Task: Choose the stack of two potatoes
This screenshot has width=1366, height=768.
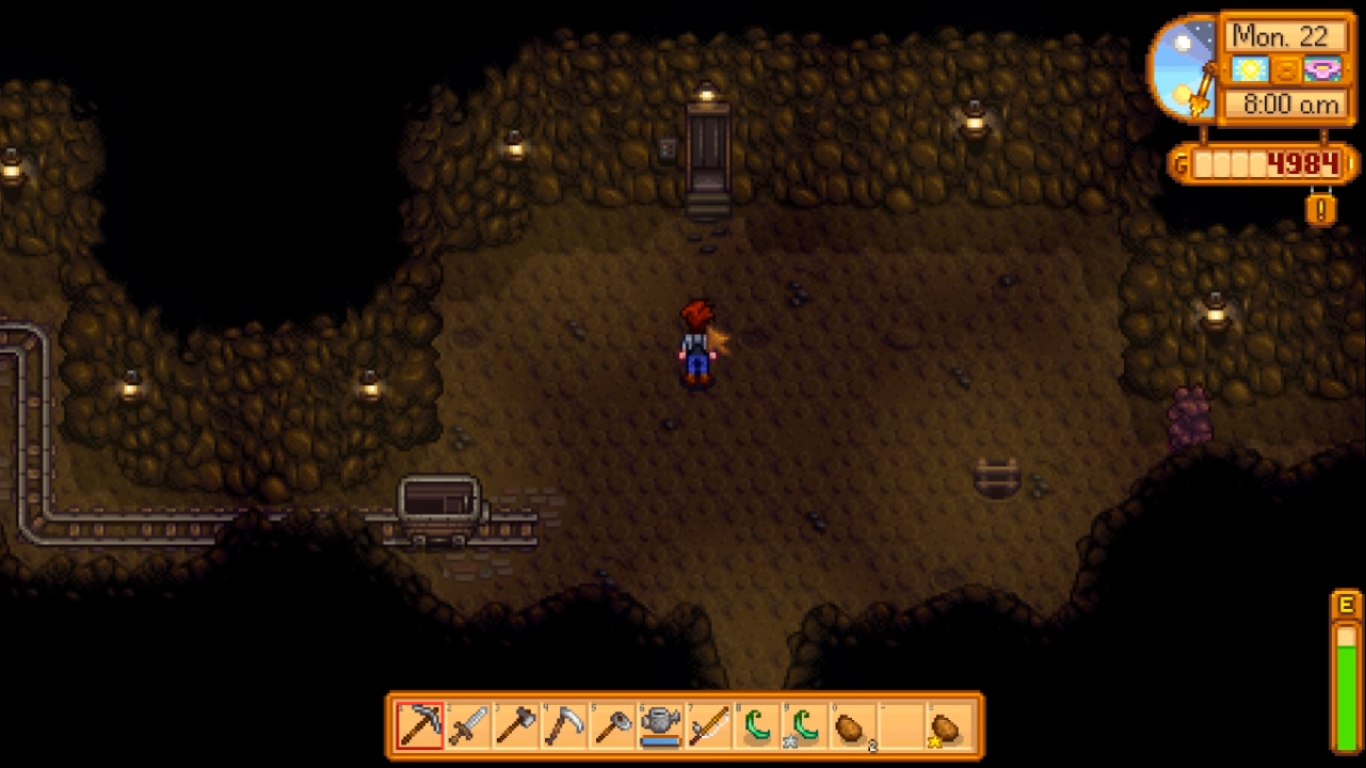Action: tap(852, 726)
